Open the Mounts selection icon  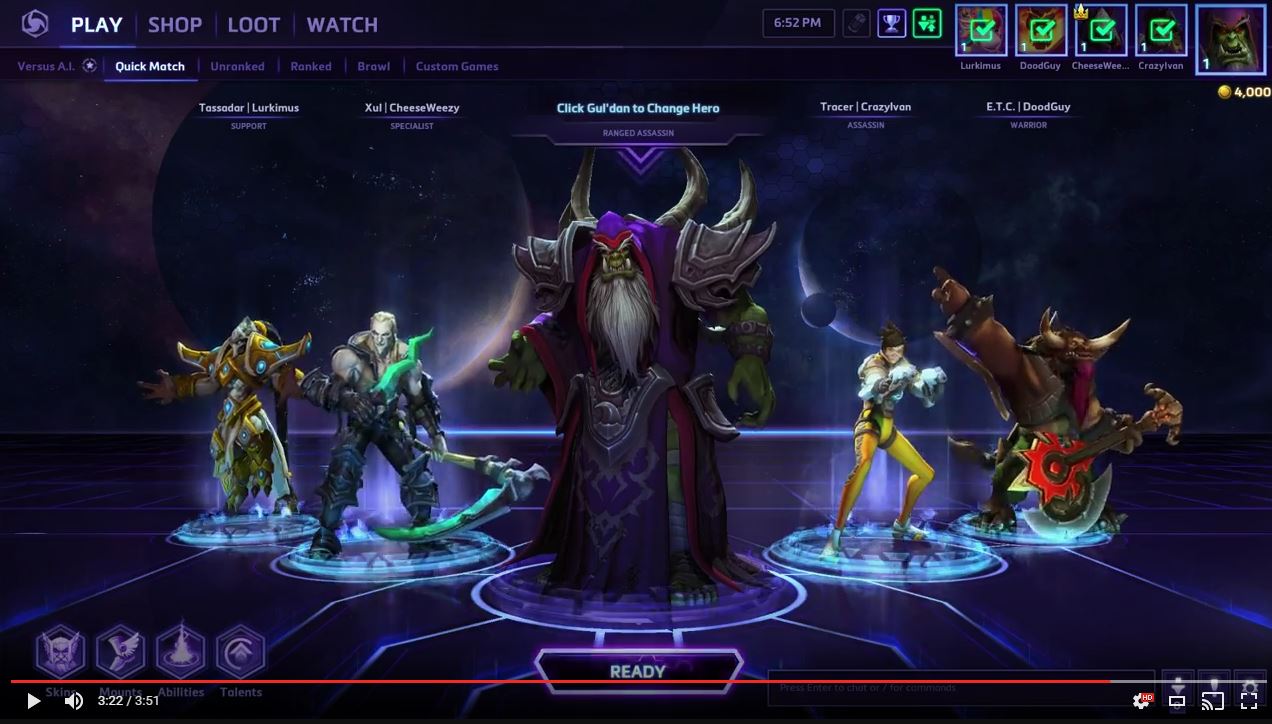click(120, 652)
